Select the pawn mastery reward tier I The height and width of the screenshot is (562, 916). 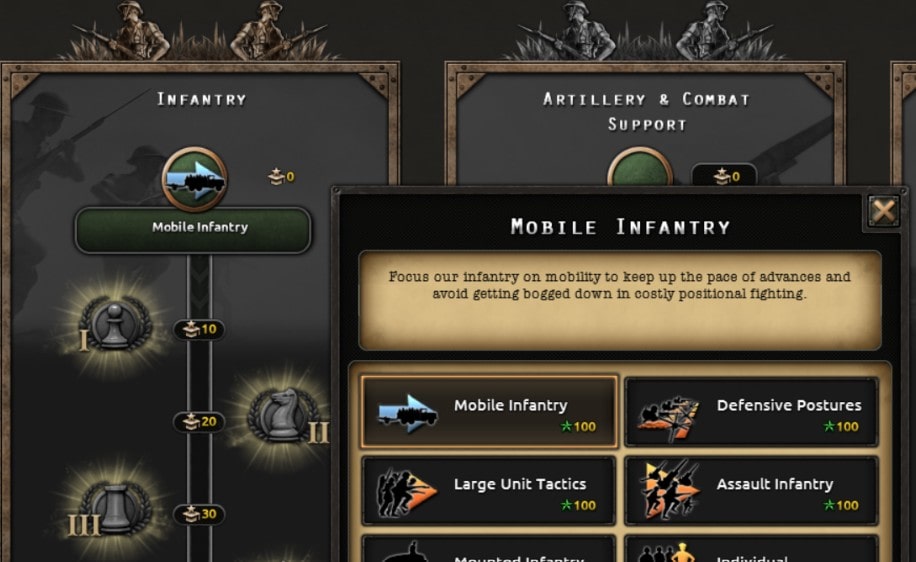(115, 325)
